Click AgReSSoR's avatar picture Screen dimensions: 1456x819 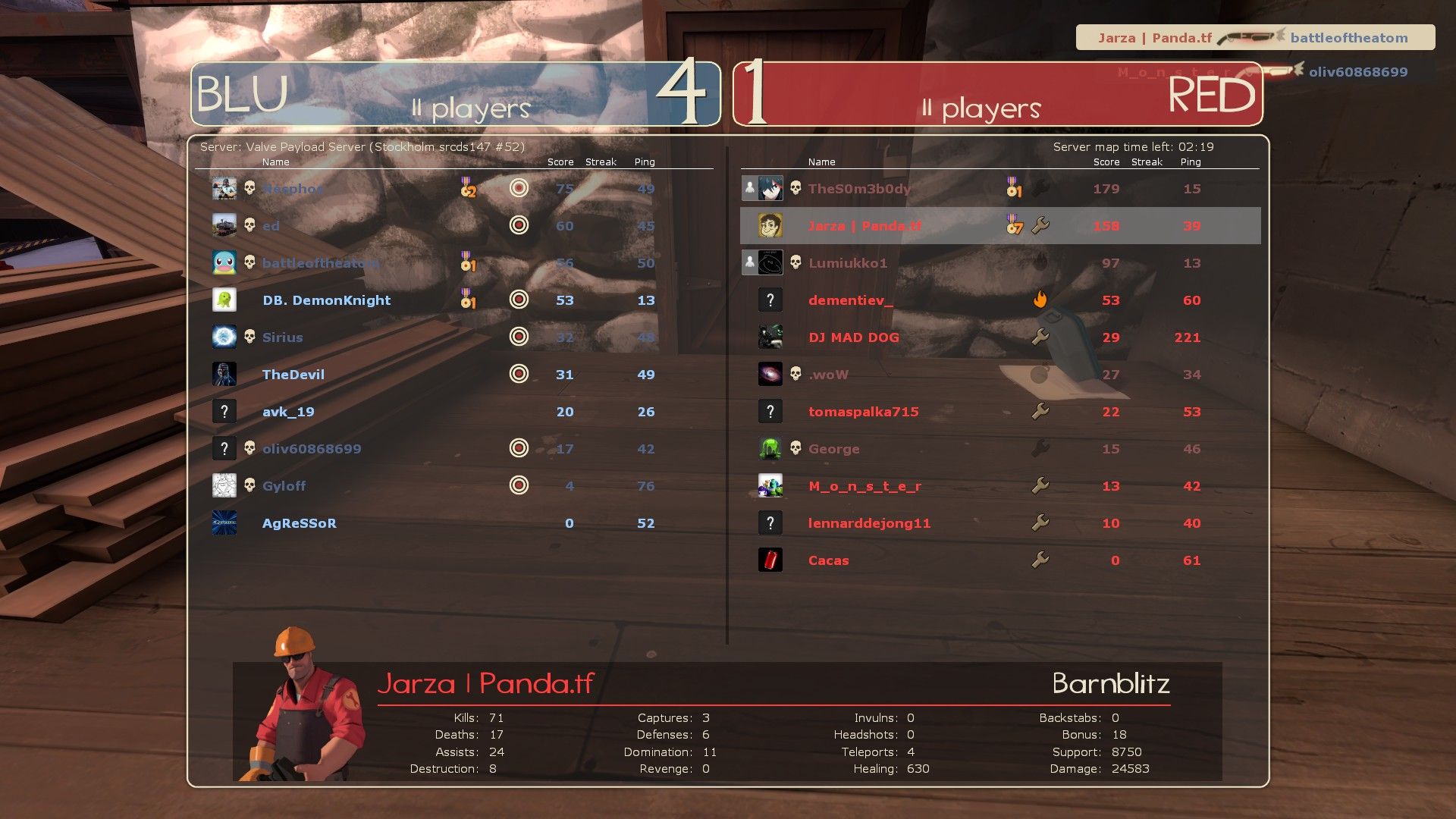(224, 522)
